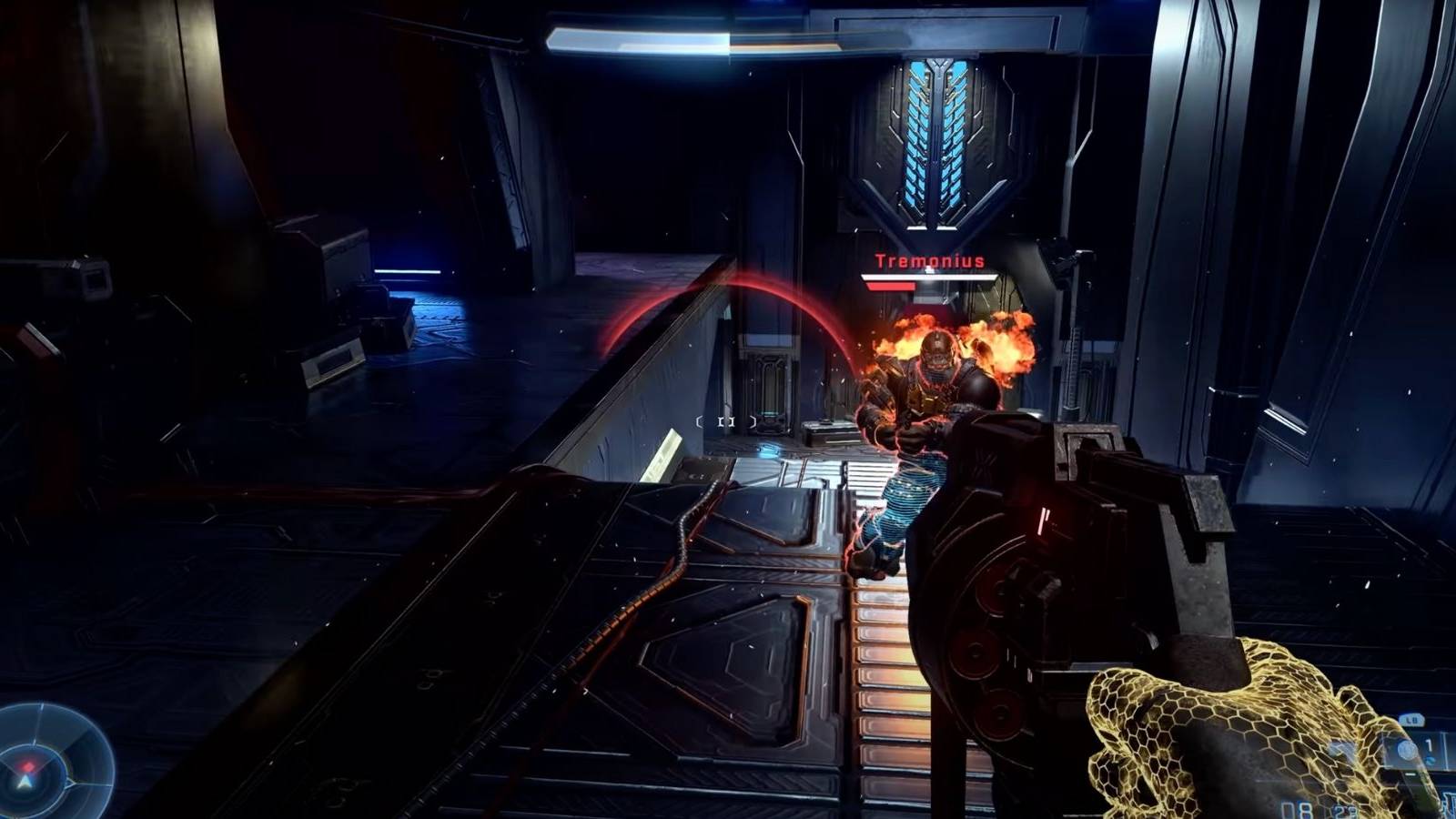Click the player arrow in the compass center
Image resolution: width=1456 pixels, height=819 pixels.
25,781
